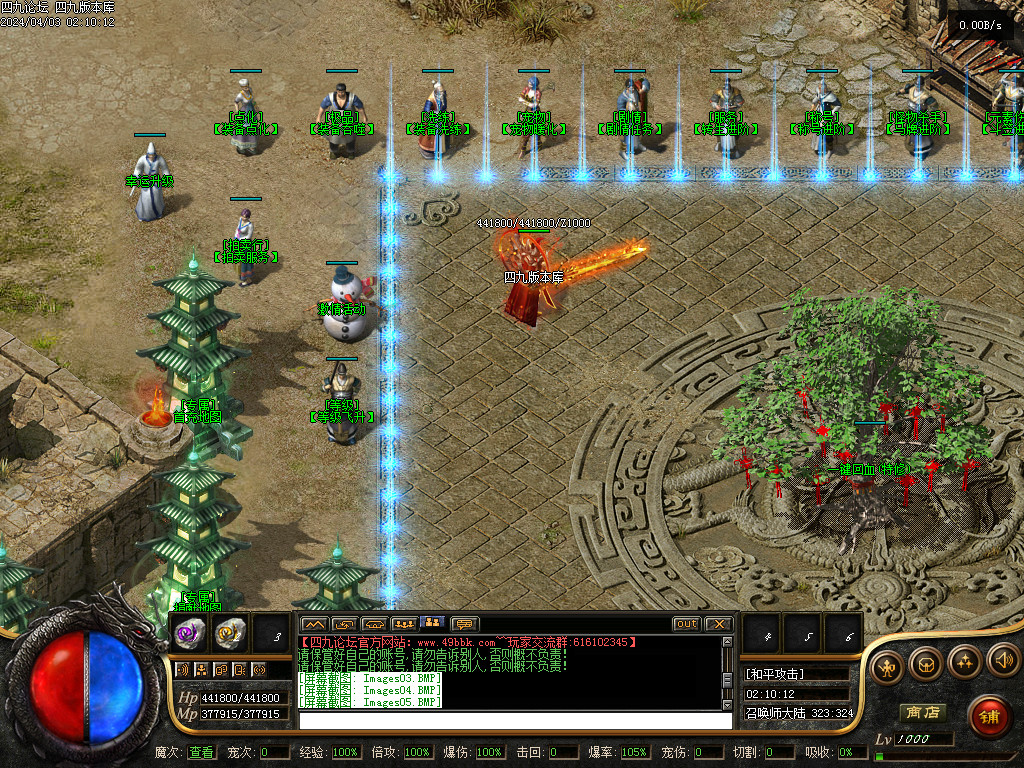Screen dimensions: 1024x768
Task: Open the 商店 shop button
Action: tap(922, 712)
